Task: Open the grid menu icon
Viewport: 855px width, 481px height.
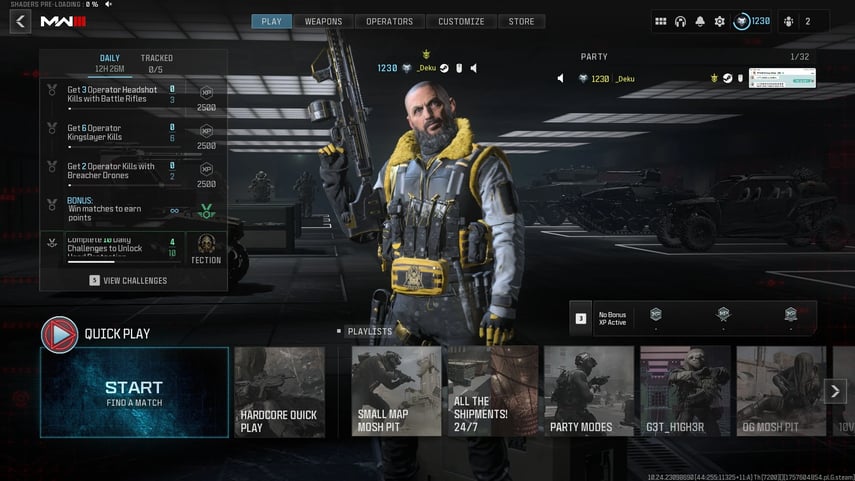Action: [x=661, y=21]
